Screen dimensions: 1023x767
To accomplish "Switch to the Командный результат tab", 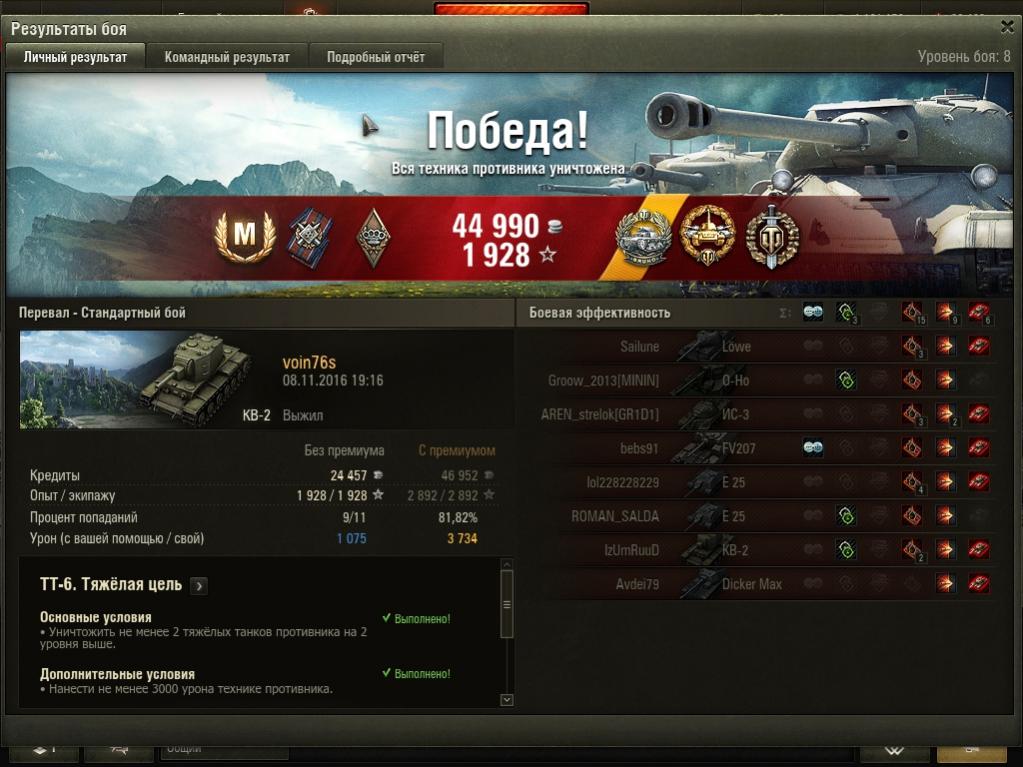I will 227,57.
